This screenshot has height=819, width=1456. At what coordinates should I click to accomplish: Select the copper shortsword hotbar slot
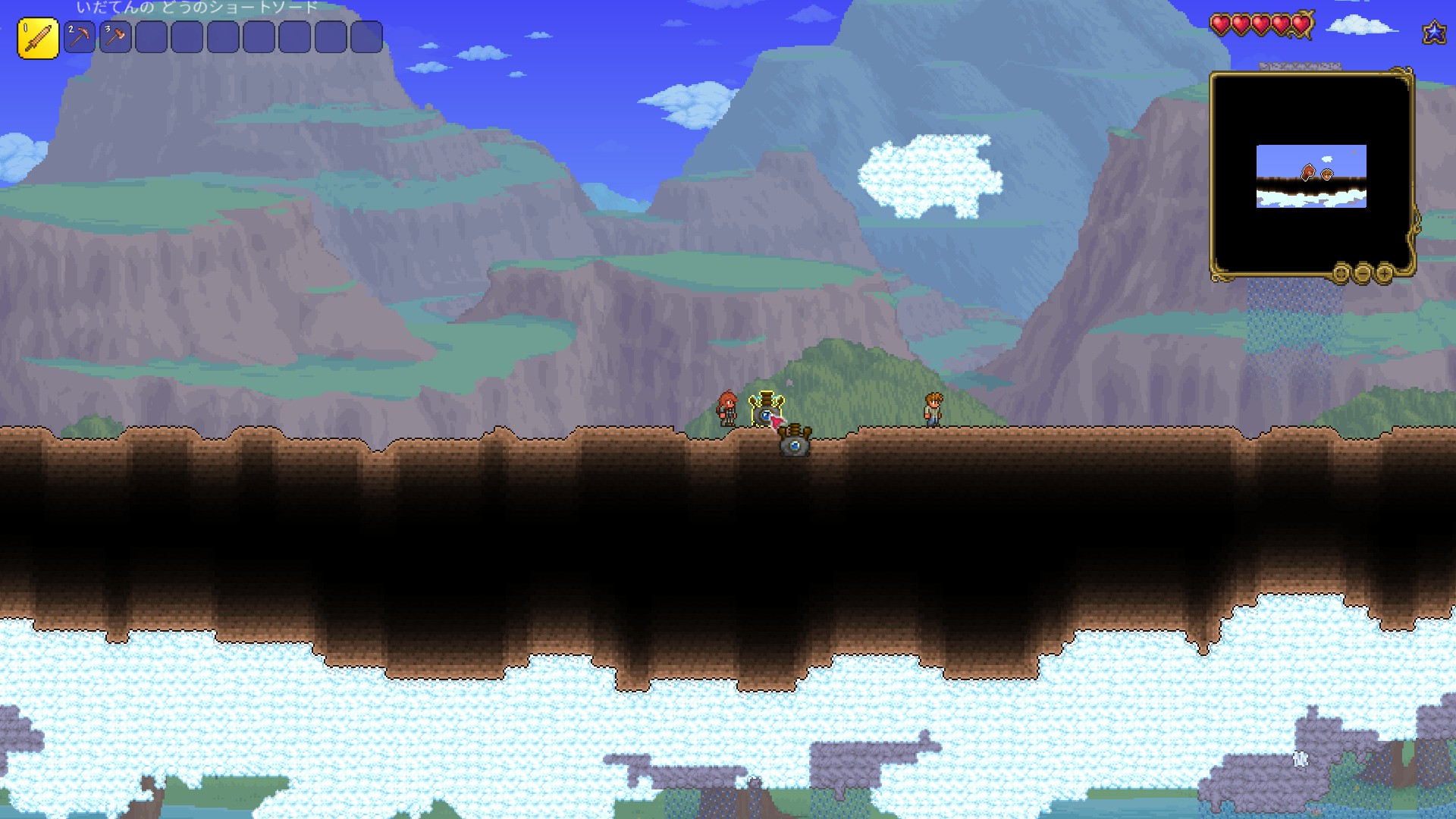click(x=38, y=38)
